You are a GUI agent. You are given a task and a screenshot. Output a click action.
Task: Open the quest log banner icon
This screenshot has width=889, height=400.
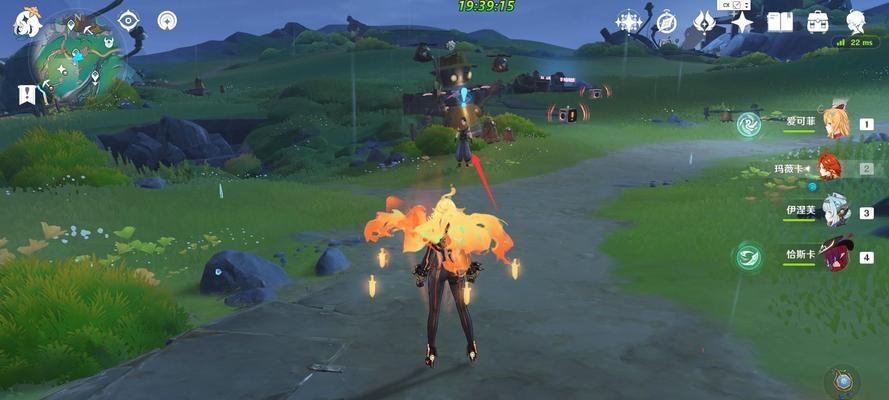click(24, 95)
